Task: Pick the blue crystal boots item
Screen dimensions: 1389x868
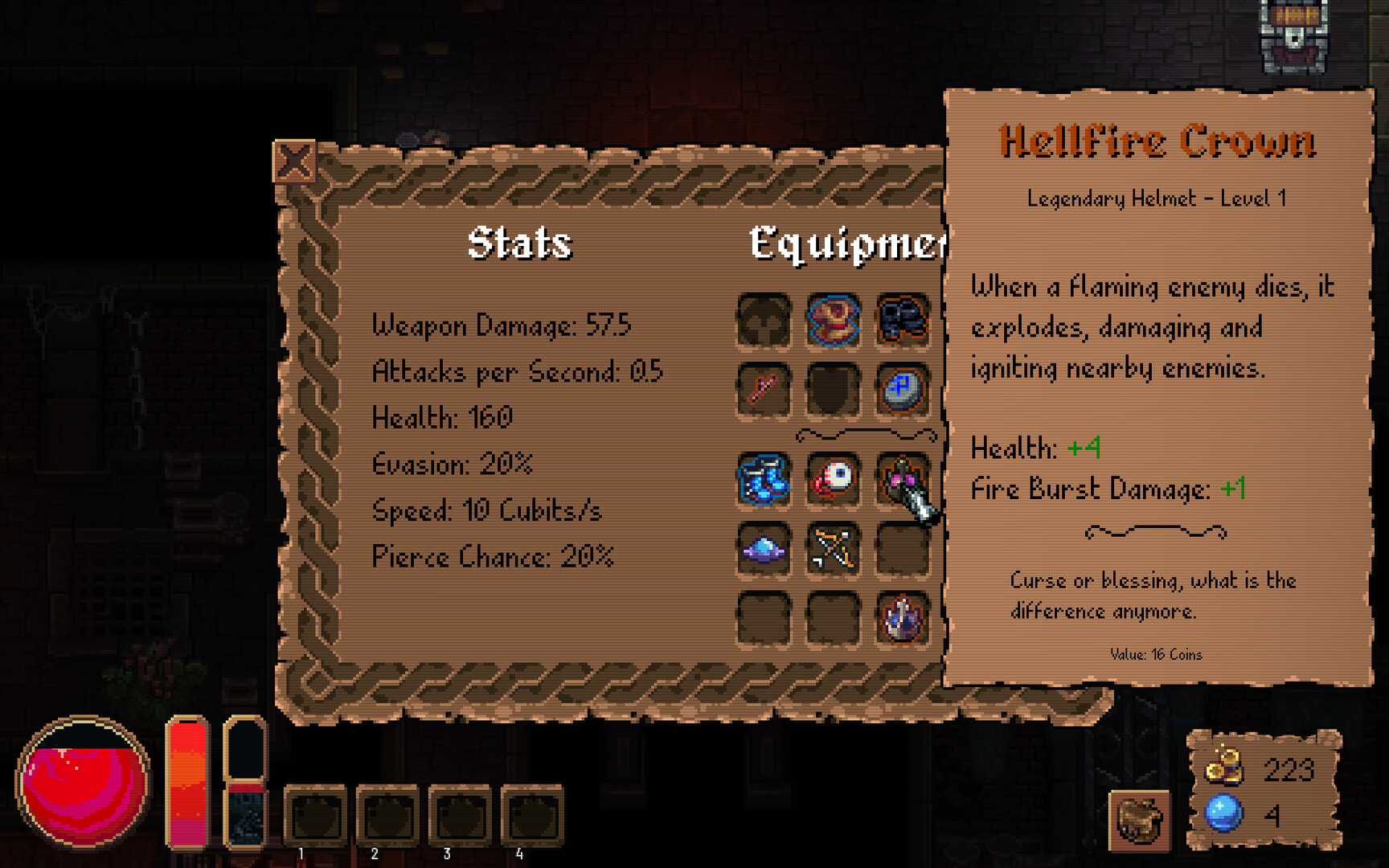Action: point(764,480)
